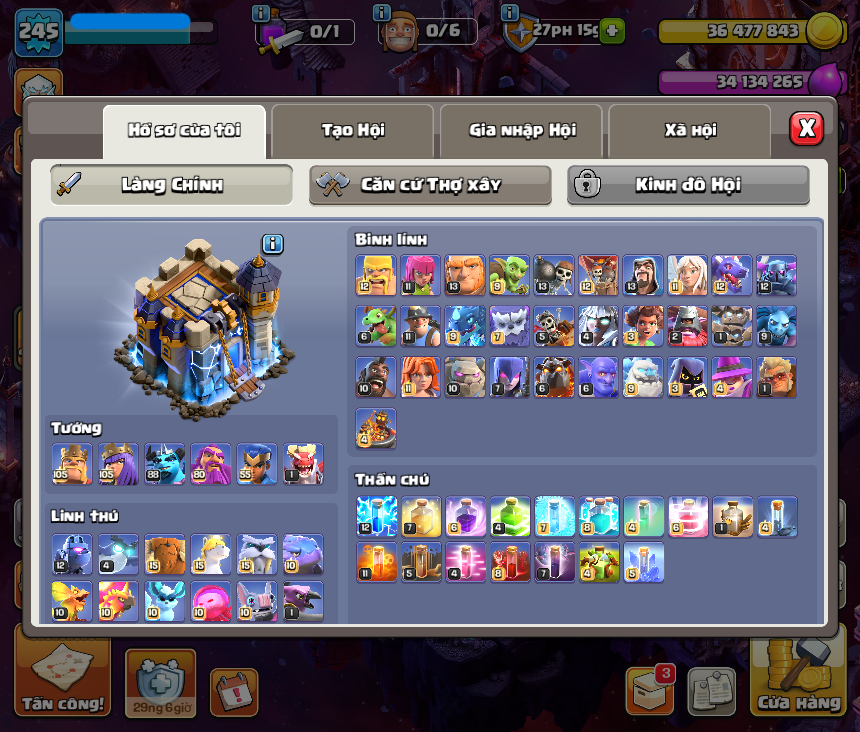Screen dimensions: 860x732
Task: Switch to the Tạo Hội tab
Action: [x=352, y=130]
